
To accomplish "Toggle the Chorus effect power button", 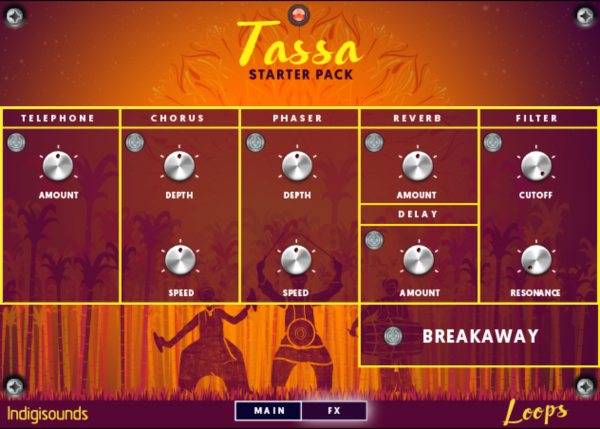I will pos(135,142).
